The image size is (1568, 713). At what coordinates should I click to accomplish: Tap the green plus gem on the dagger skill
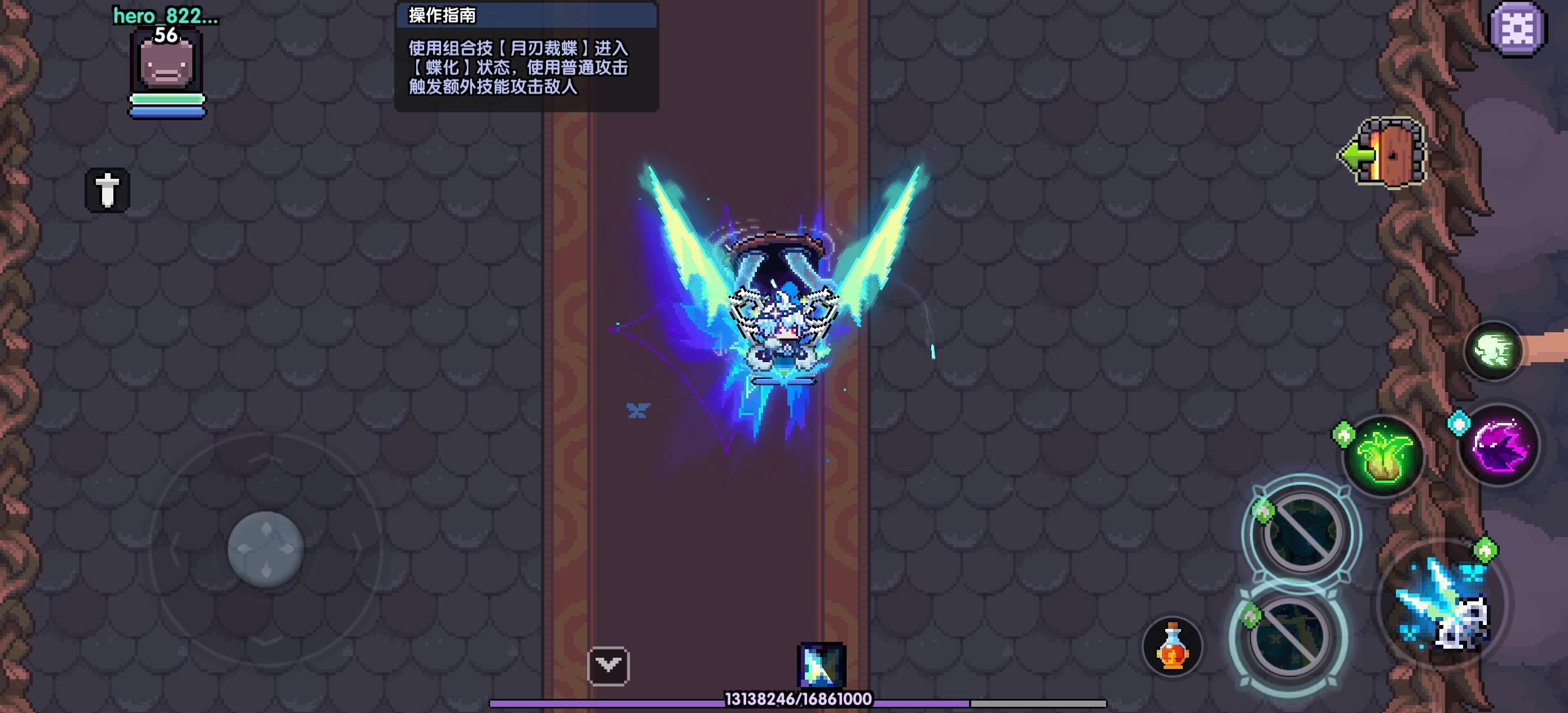[x=1486, y=549]
